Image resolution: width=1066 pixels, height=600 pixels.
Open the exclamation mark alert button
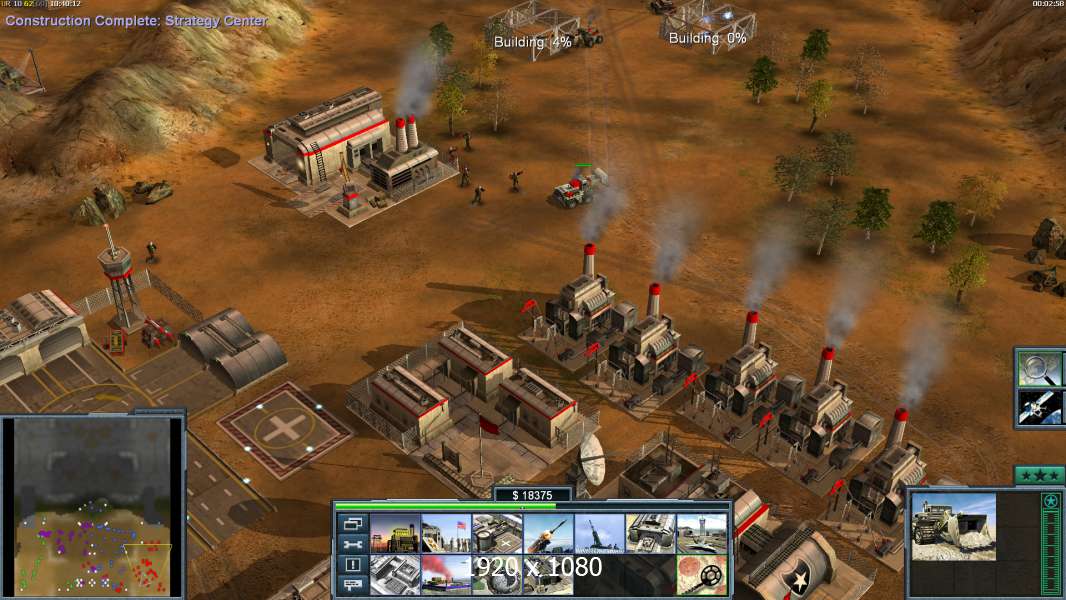click(352, 565)
